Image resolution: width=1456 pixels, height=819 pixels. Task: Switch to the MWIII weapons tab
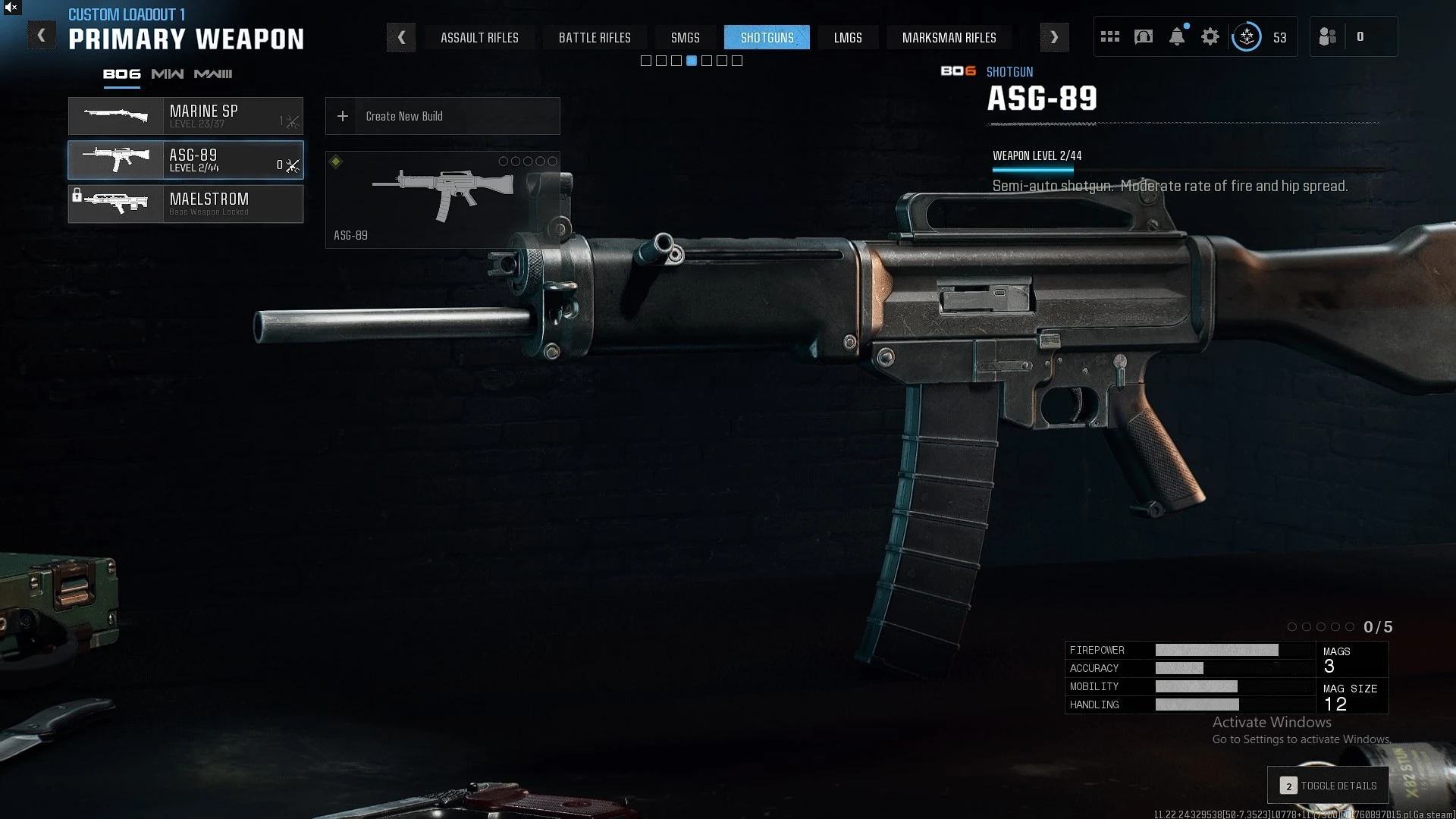tap(215, 74)
